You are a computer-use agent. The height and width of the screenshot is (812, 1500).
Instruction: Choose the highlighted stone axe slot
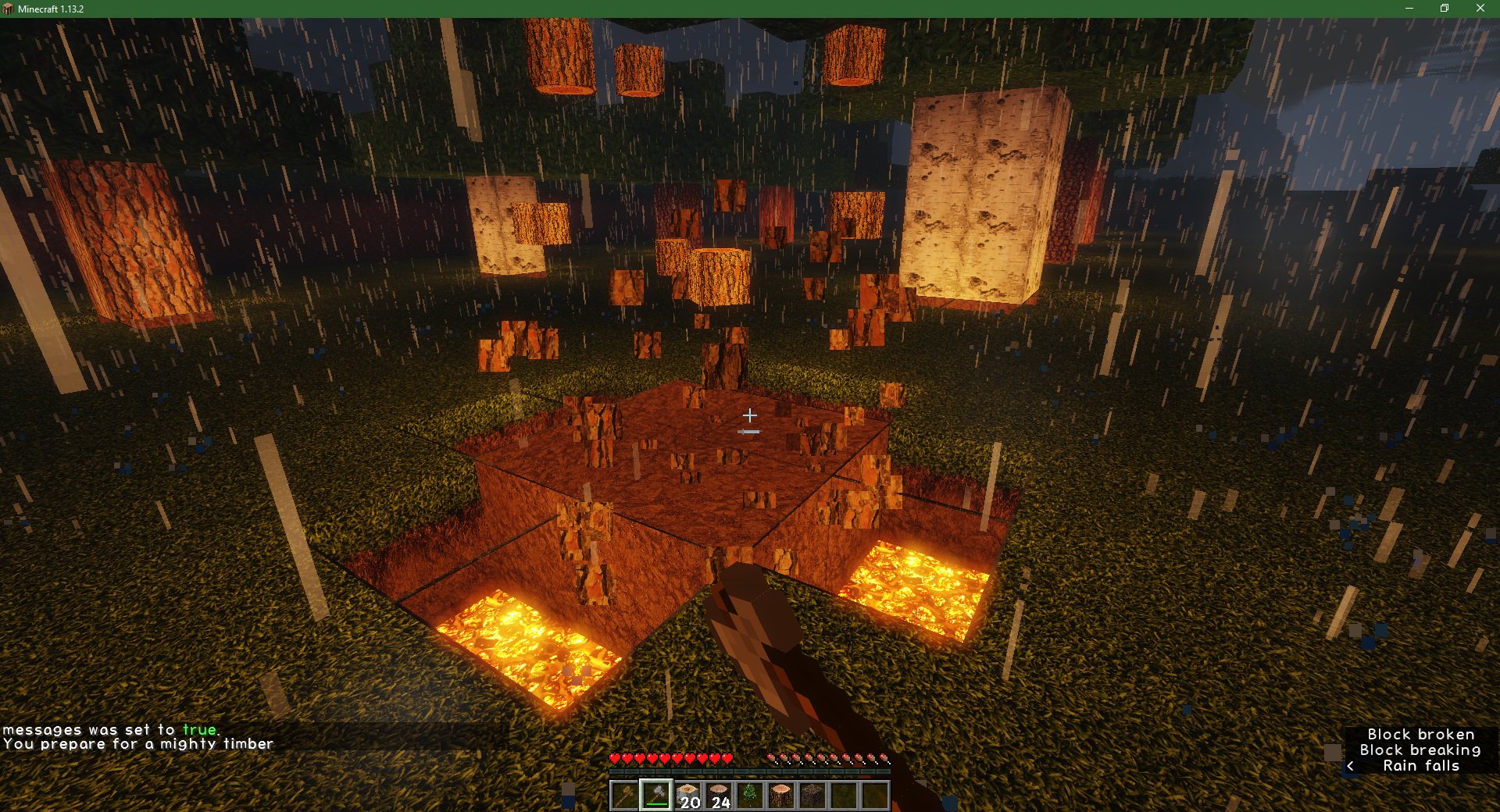point(655,796)
